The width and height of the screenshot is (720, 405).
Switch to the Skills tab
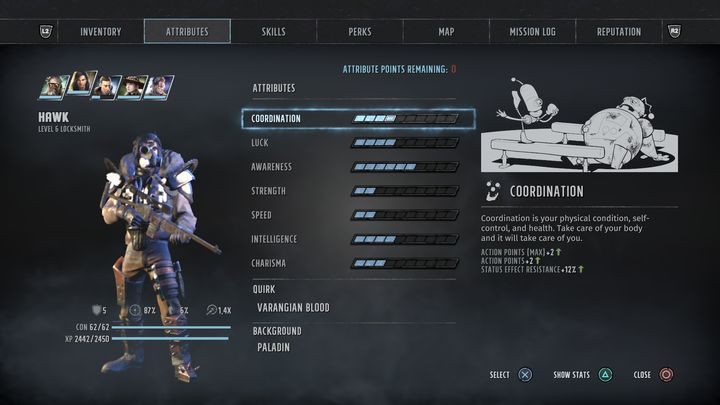[x=273, y=32]
